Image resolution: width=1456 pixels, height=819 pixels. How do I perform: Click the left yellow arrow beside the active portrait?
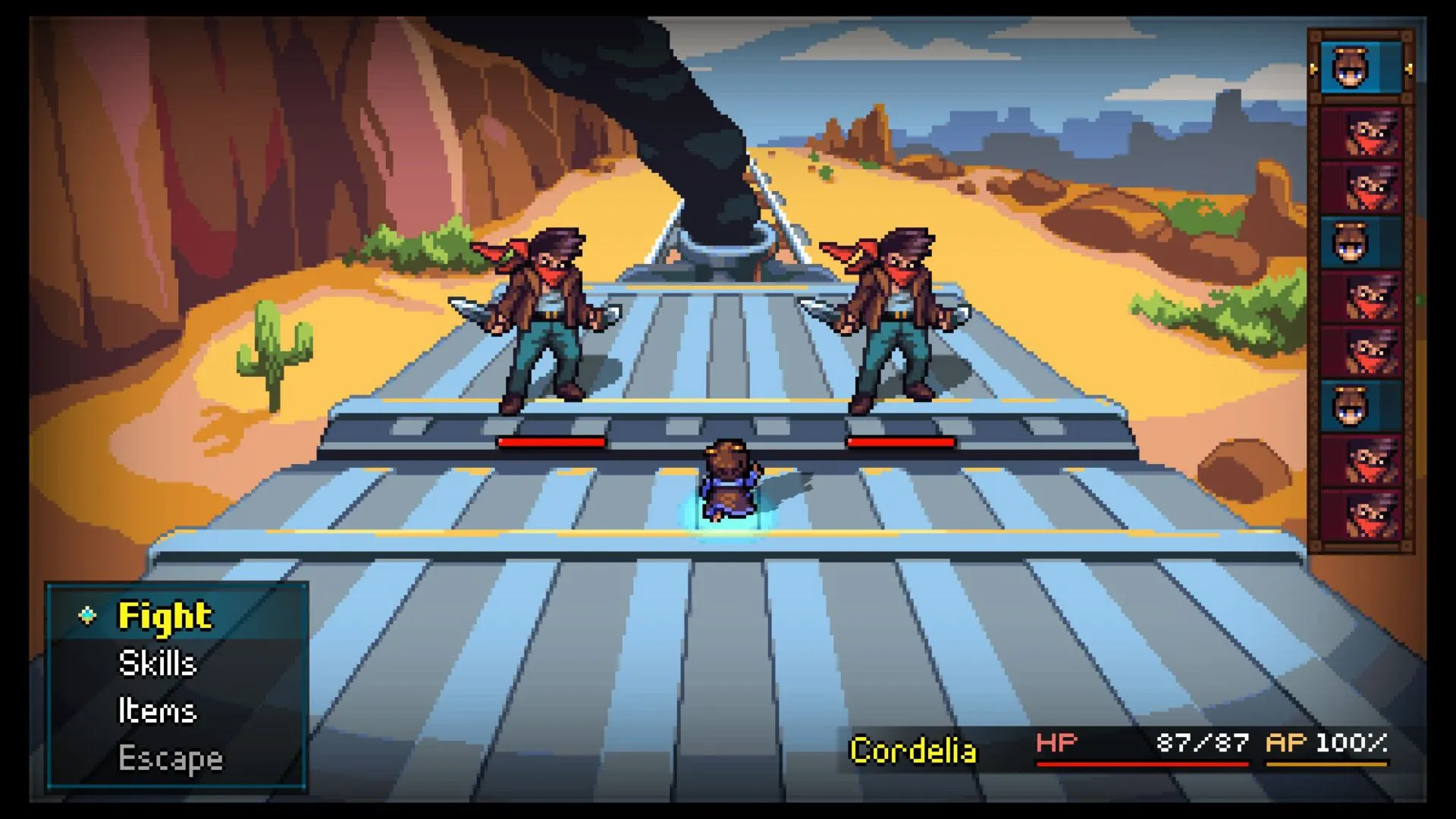(x=1315, y=71)
